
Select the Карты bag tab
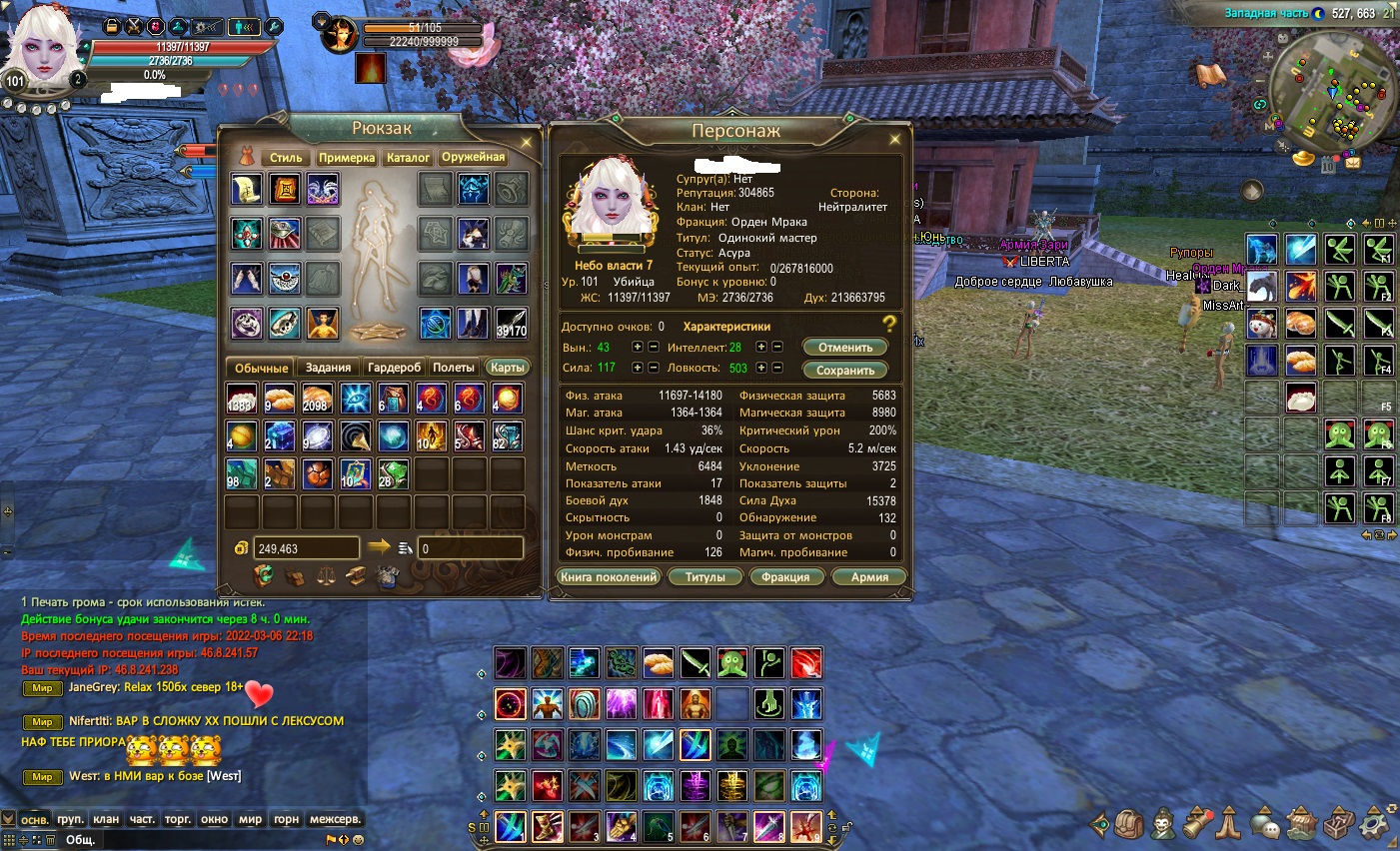point(508,368)
